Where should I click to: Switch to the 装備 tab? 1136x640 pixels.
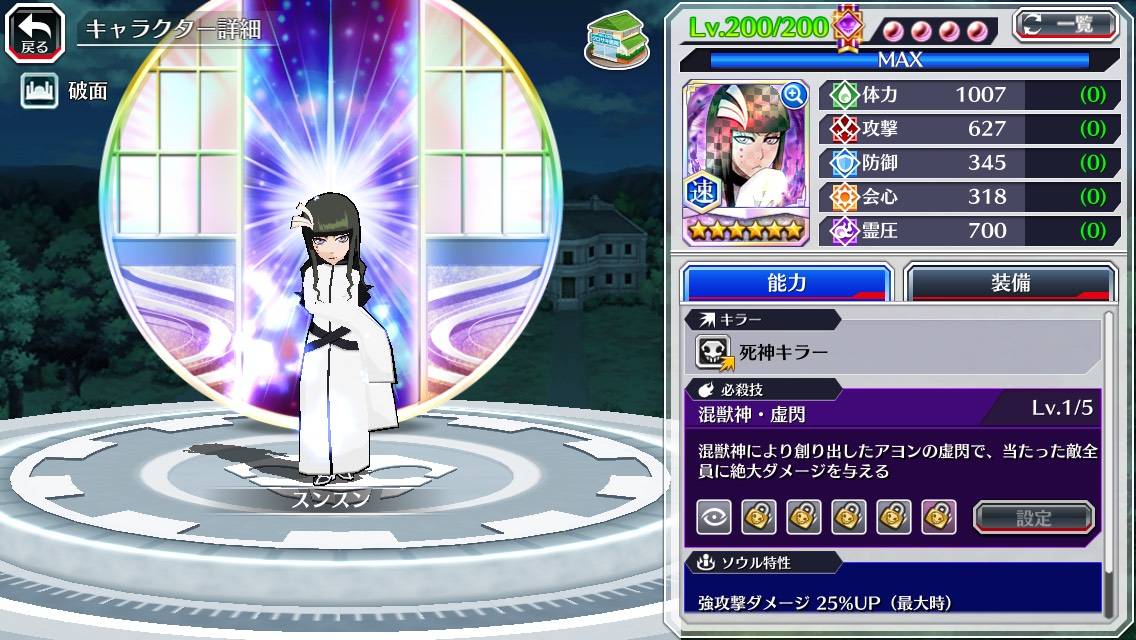click(1010, 283)
